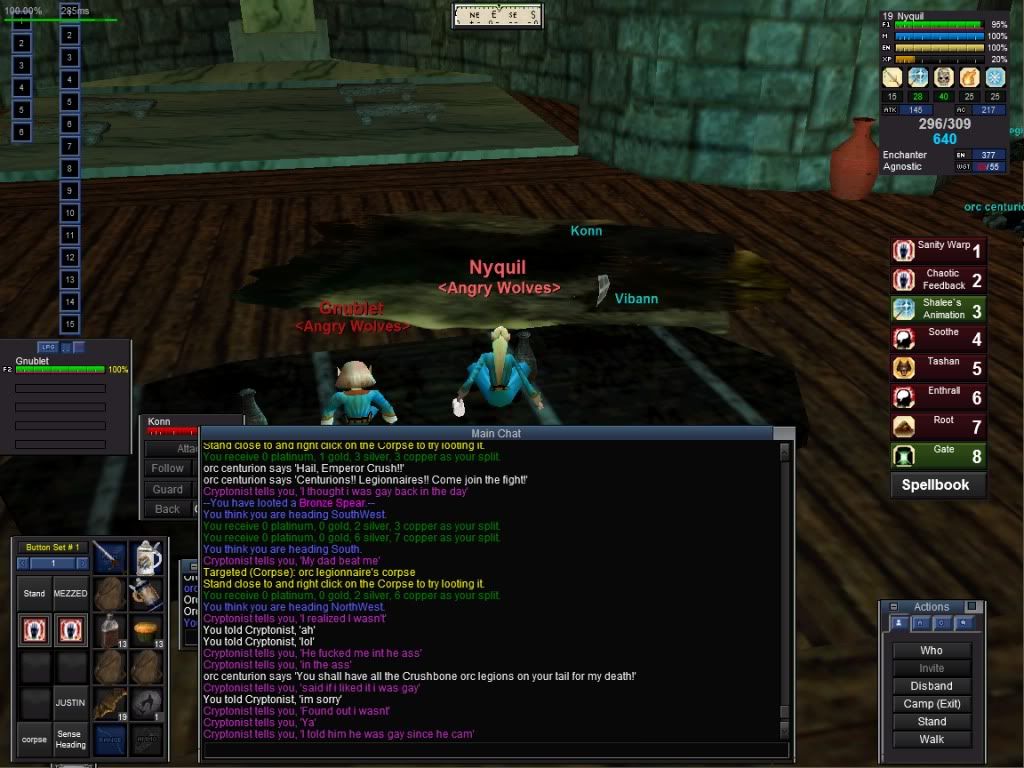Click the MEZZED hotbutton

(70, 593)
